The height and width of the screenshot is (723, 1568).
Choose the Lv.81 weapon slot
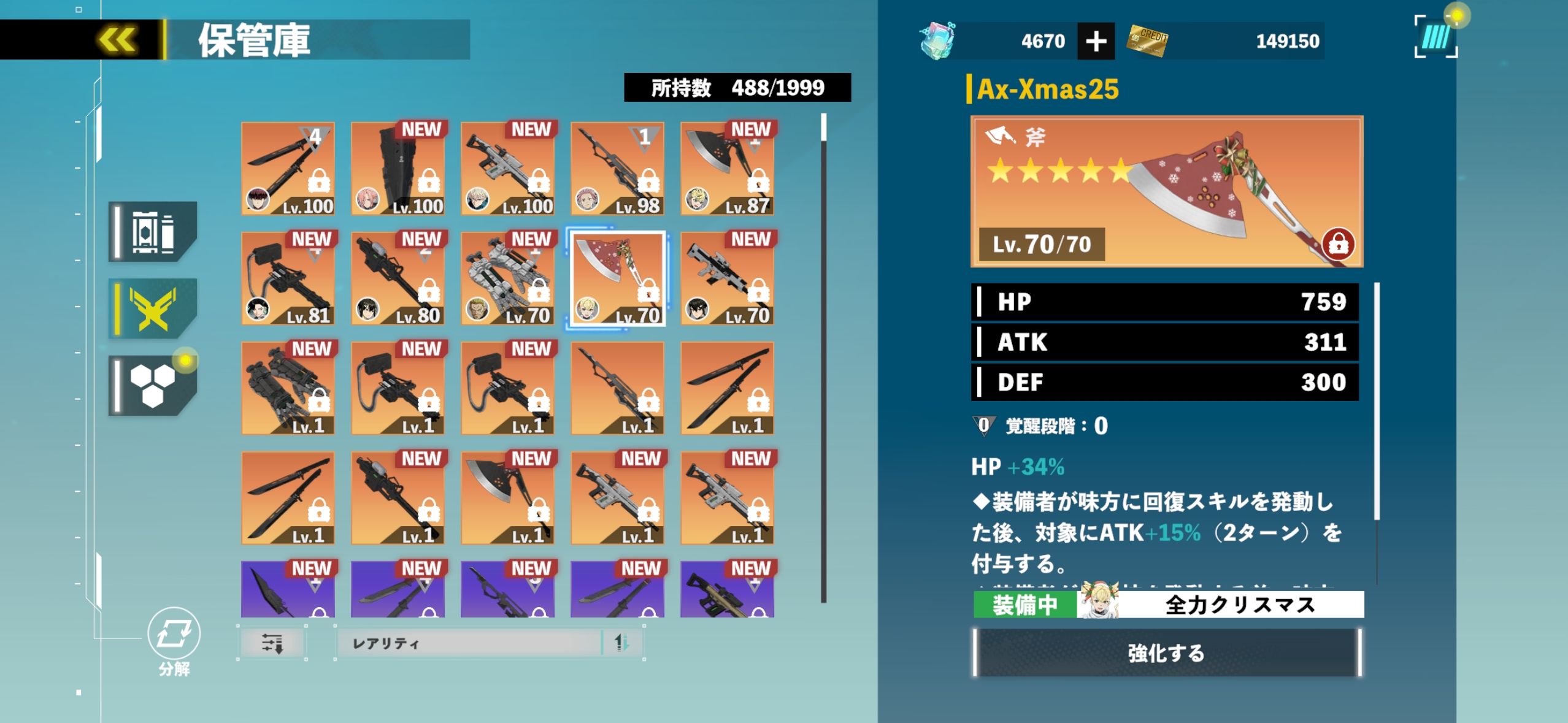click(x=288, y=278)
